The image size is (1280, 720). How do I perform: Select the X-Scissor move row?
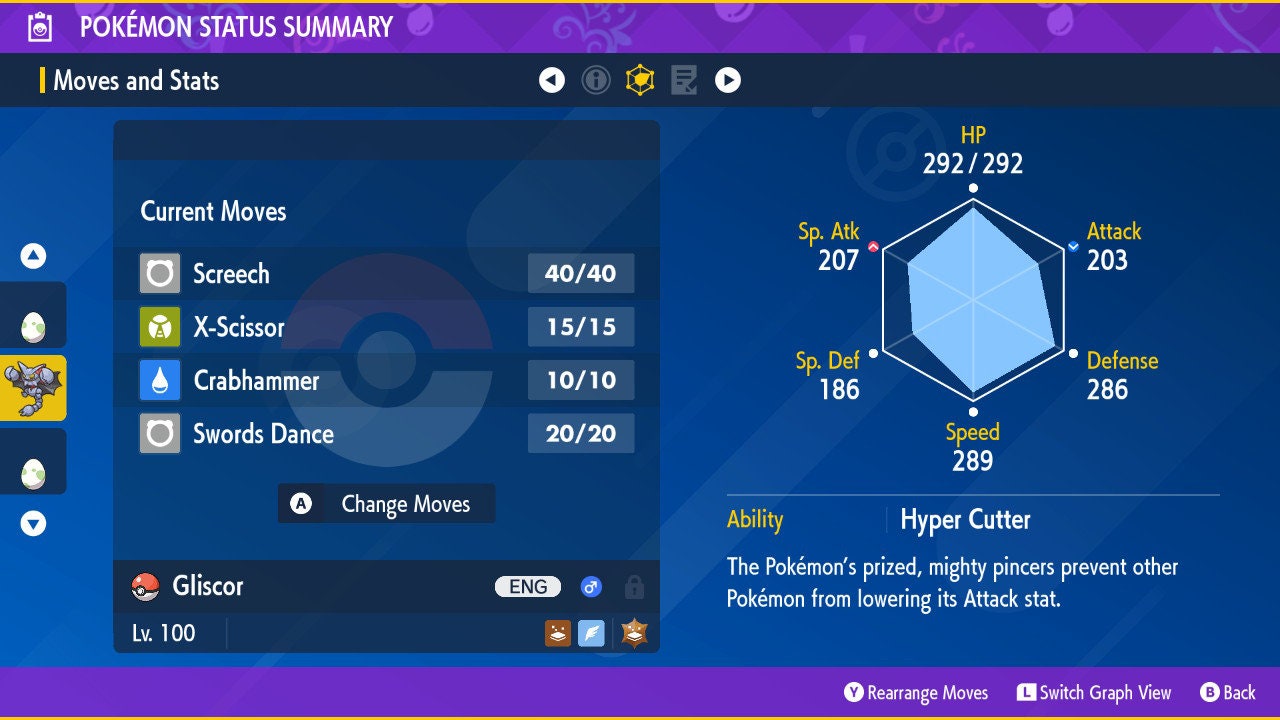tap(386, 327)
